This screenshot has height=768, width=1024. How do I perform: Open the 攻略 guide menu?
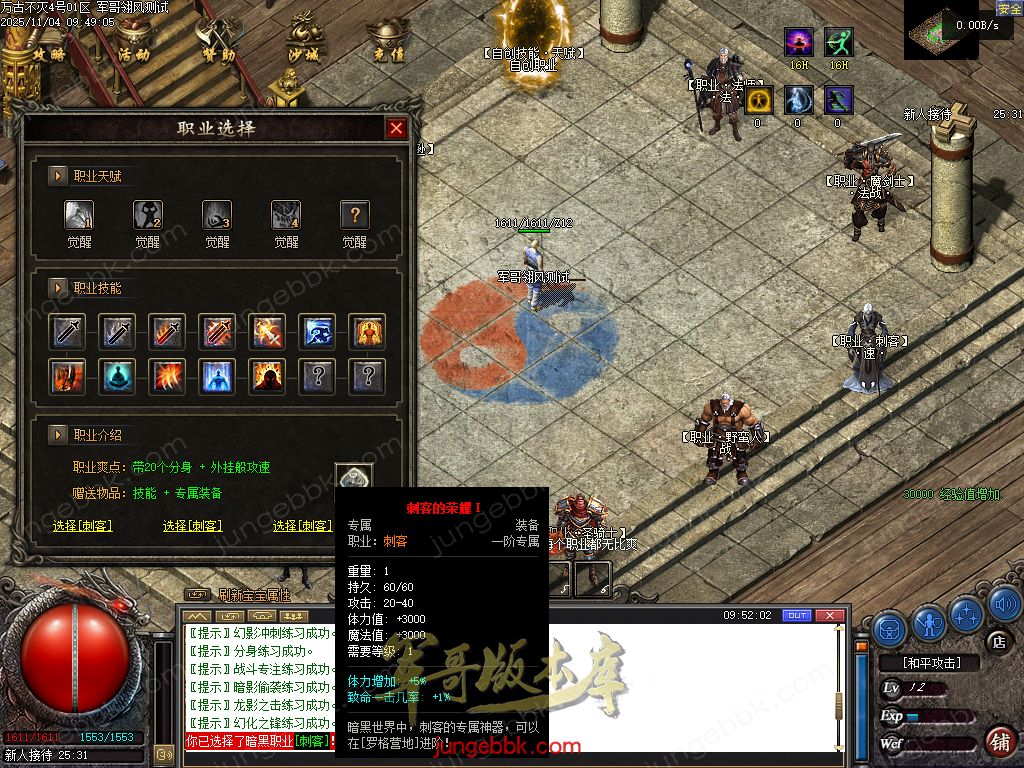point(48,46)
